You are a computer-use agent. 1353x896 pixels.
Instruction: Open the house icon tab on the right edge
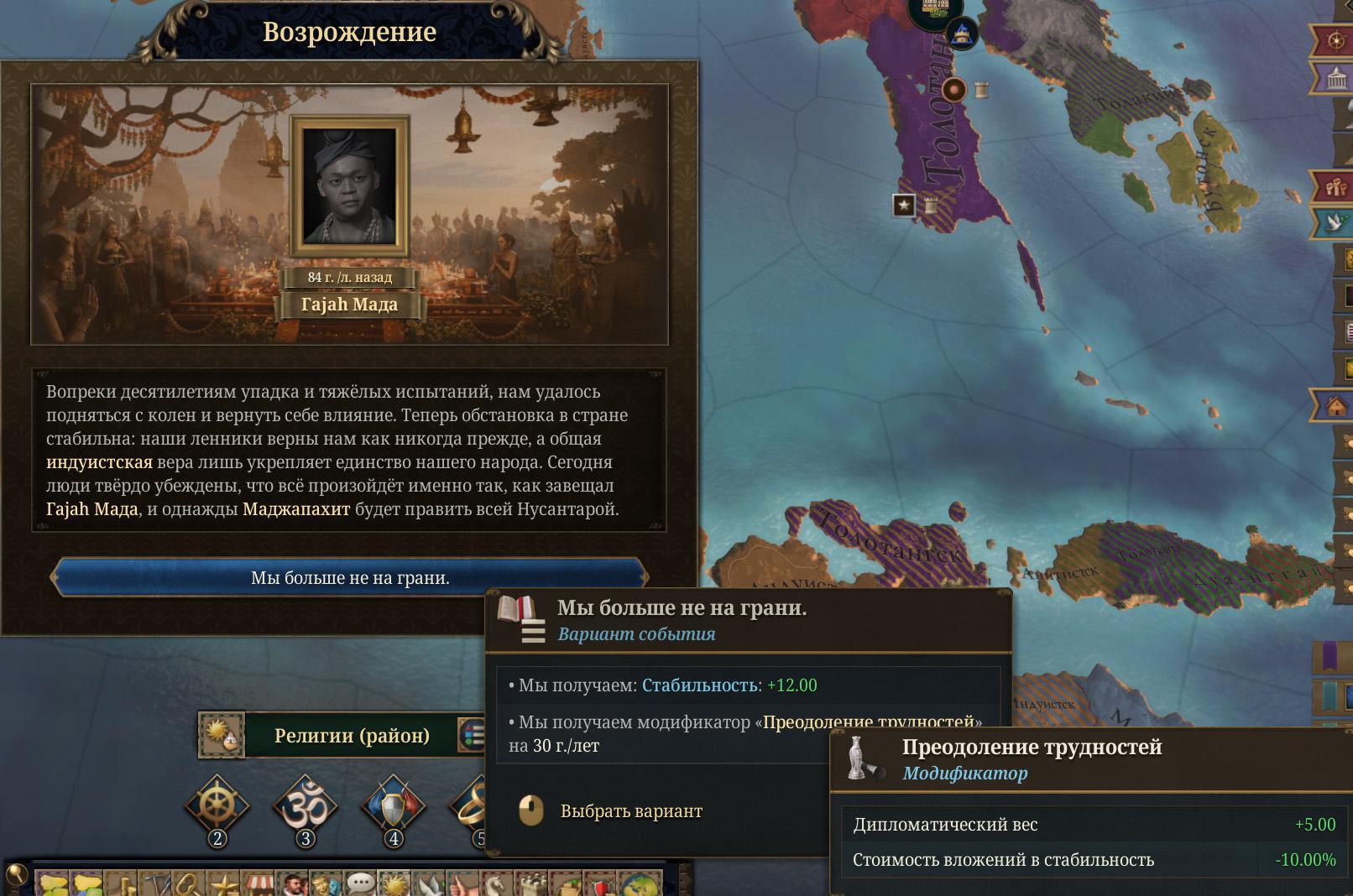pyautogui.click(x=1336, y=407)
